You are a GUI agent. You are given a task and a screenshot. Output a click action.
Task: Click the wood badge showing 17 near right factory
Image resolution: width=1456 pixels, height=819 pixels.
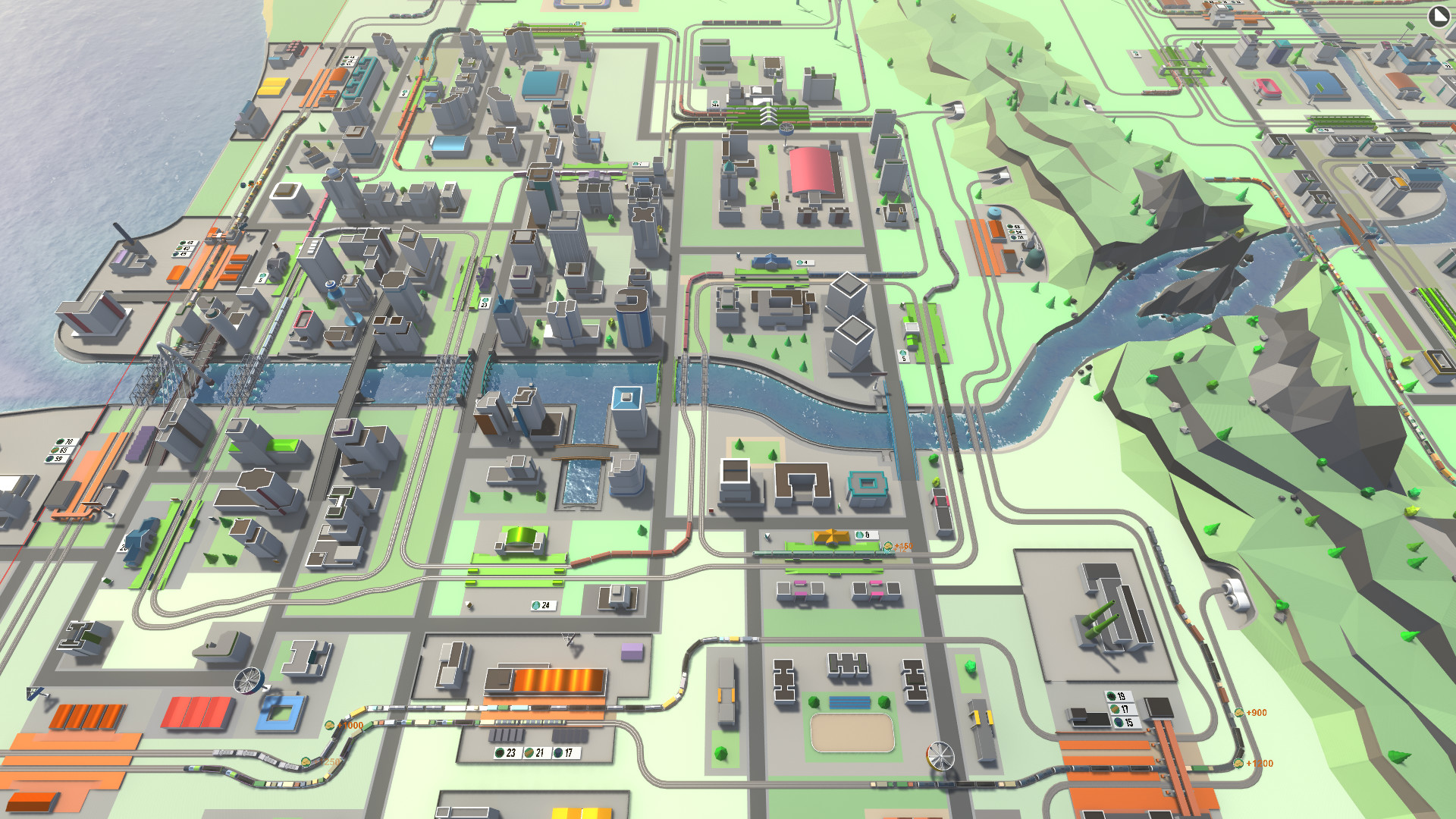point(1121,709)
